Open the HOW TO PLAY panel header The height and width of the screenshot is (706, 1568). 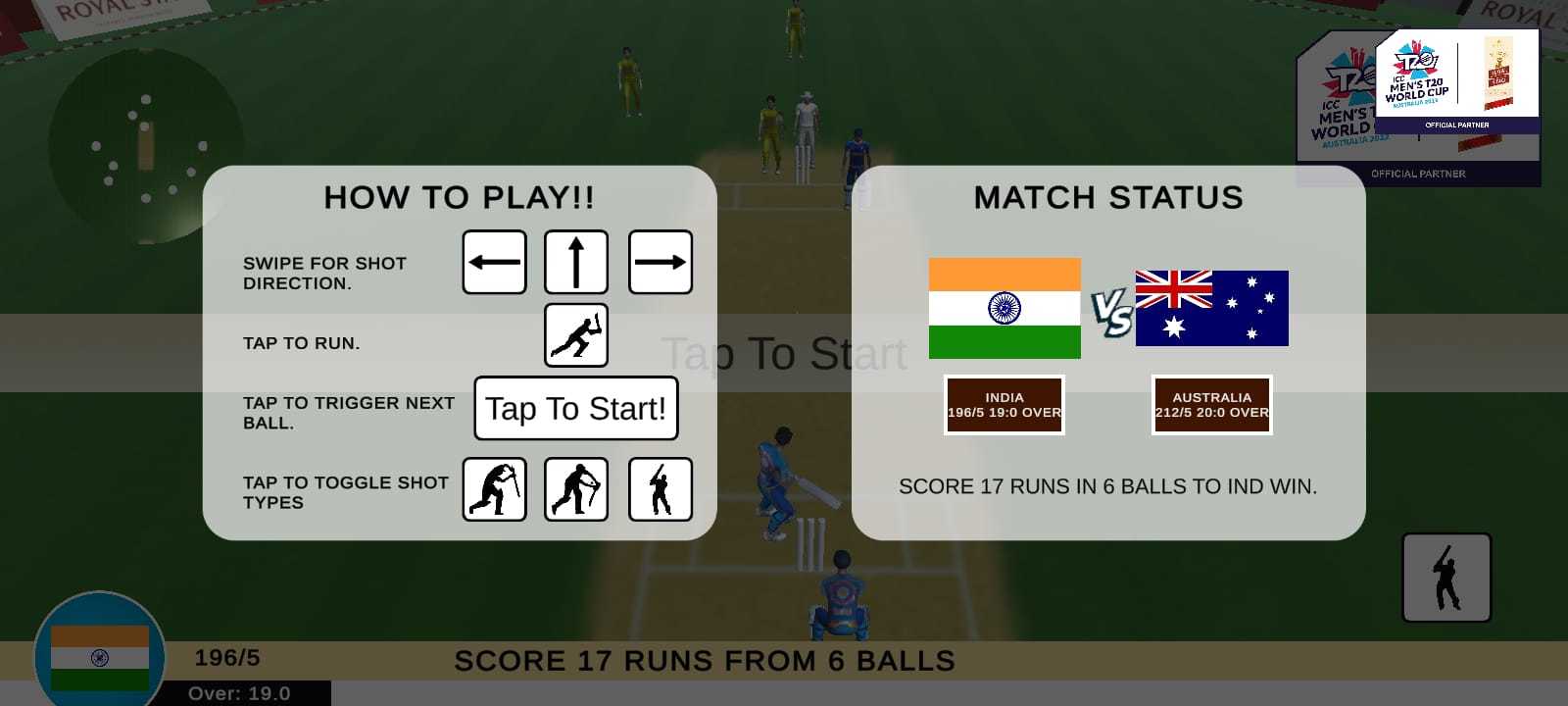pos(460,197)
